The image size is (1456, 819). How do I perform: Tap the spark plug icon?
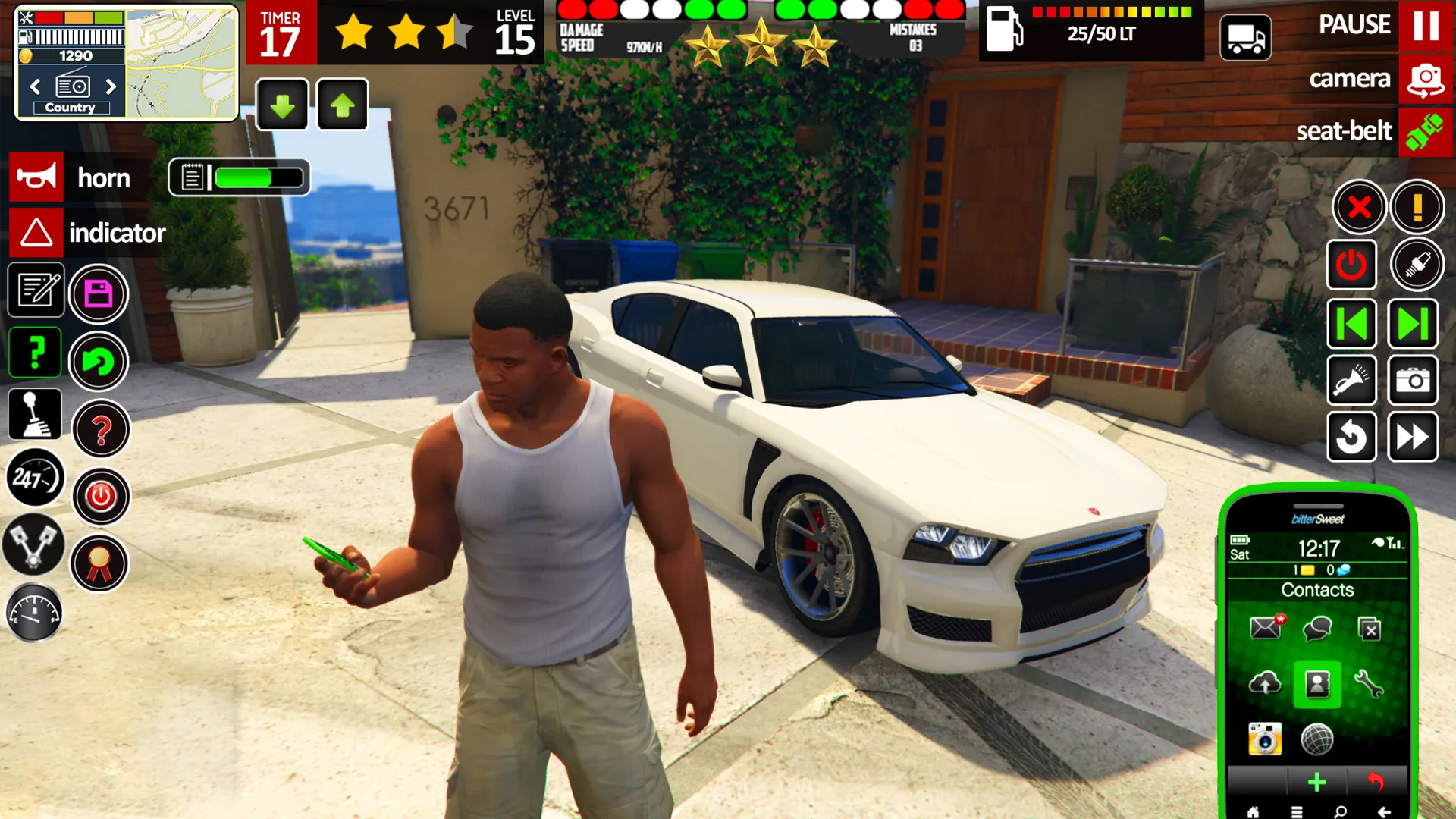click(1420, 265)
